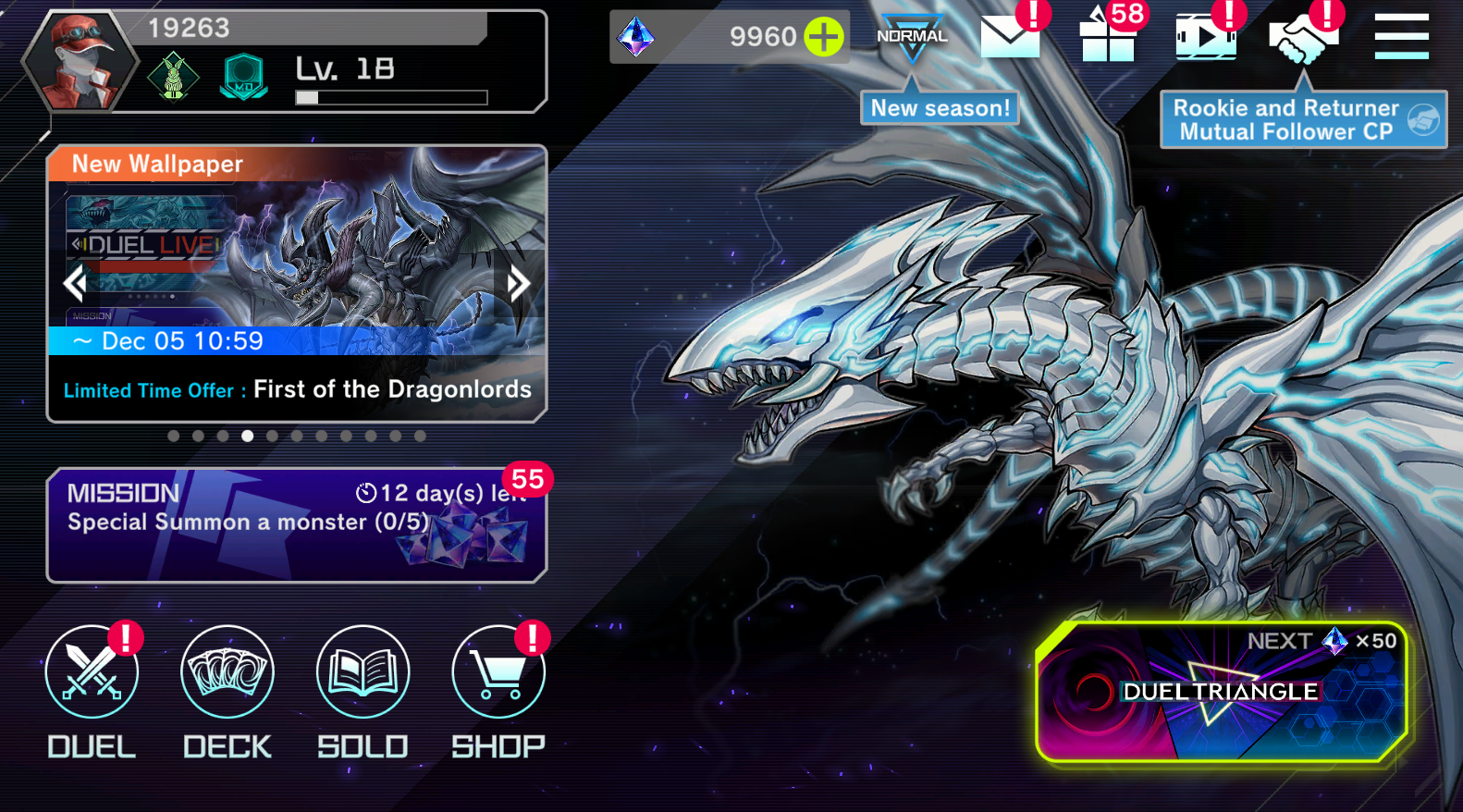Viewport: 1463px width, 812px height.
Task: Open the Duel Triangle event banner
Action: click(x=1221, y=692)
